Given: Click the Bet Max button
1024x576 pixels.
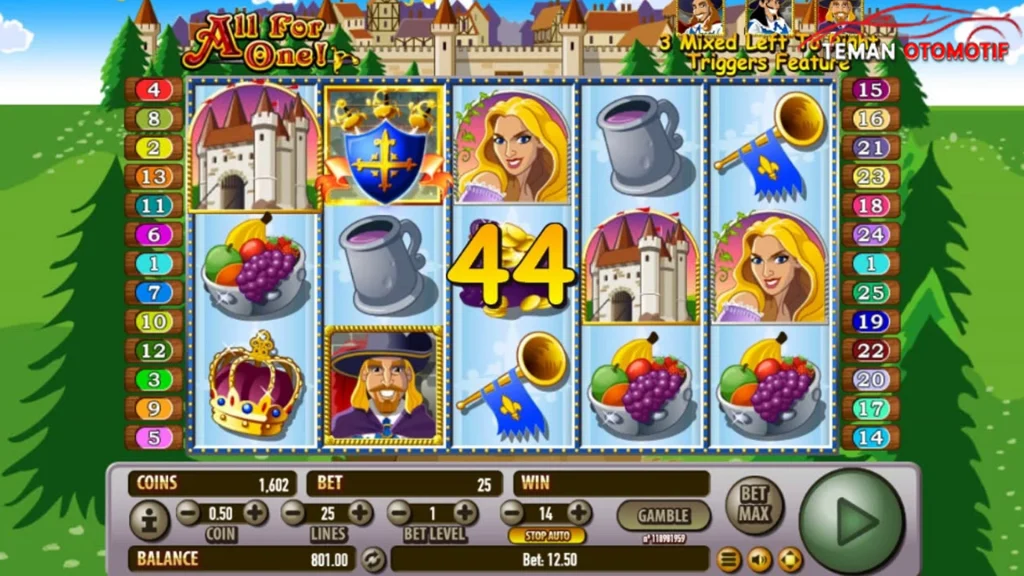Looking at the screenshot, I should pos(754,504).
